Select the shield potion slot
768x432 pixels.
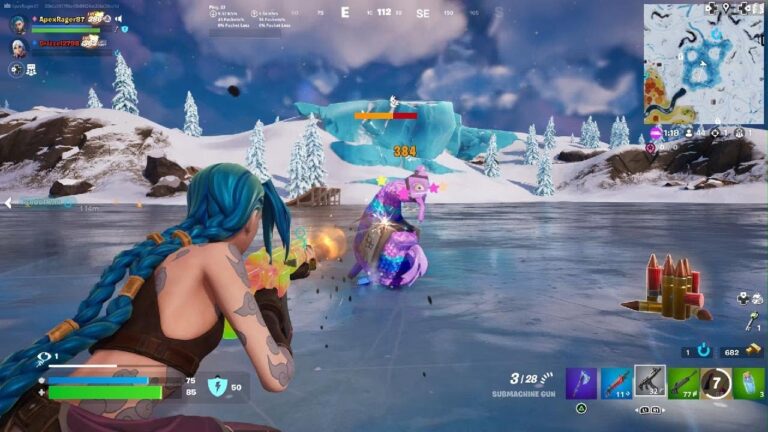click(748, 382)
